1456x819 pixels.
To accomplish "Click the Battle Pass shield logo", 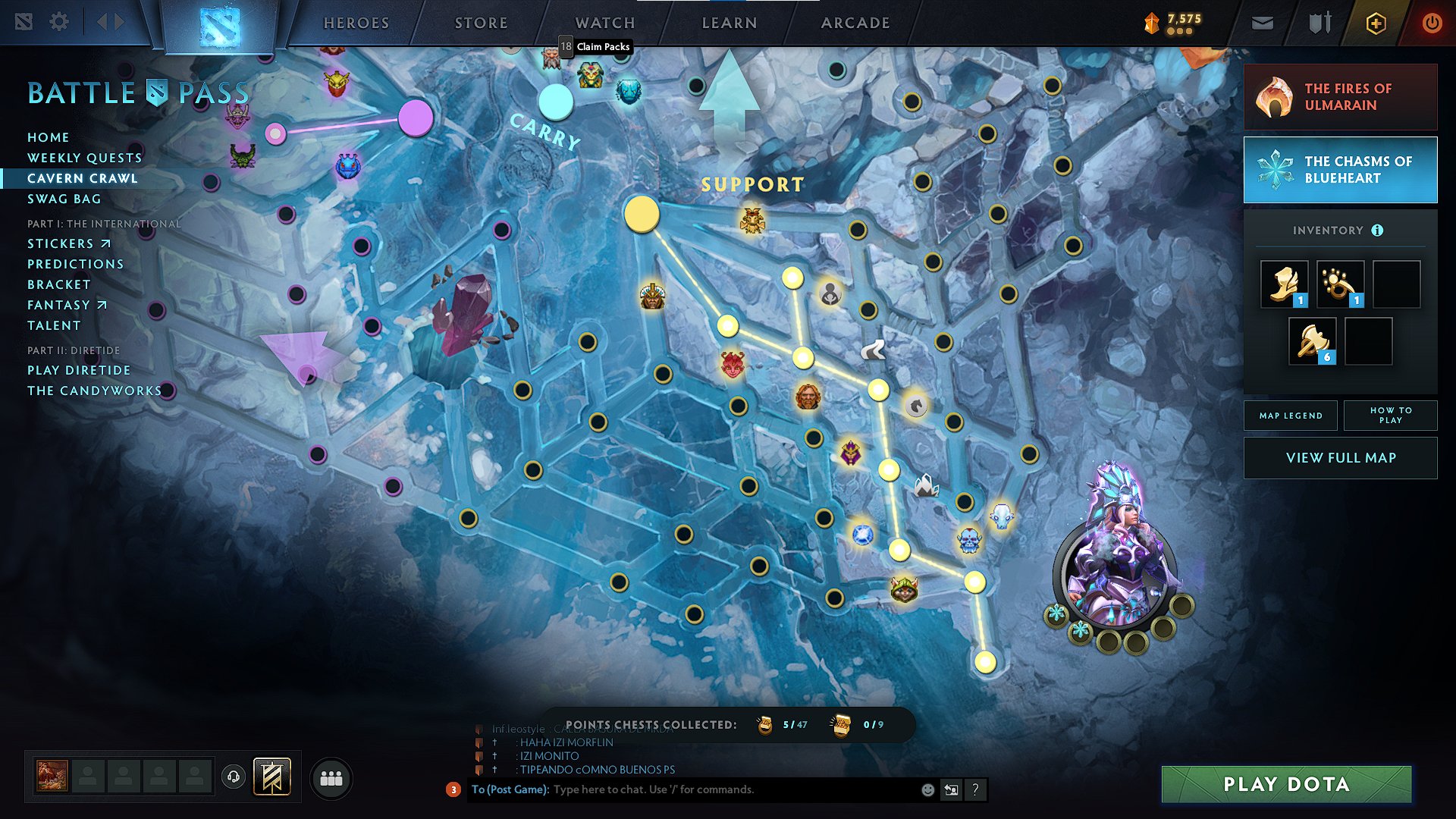I will 154,93.
